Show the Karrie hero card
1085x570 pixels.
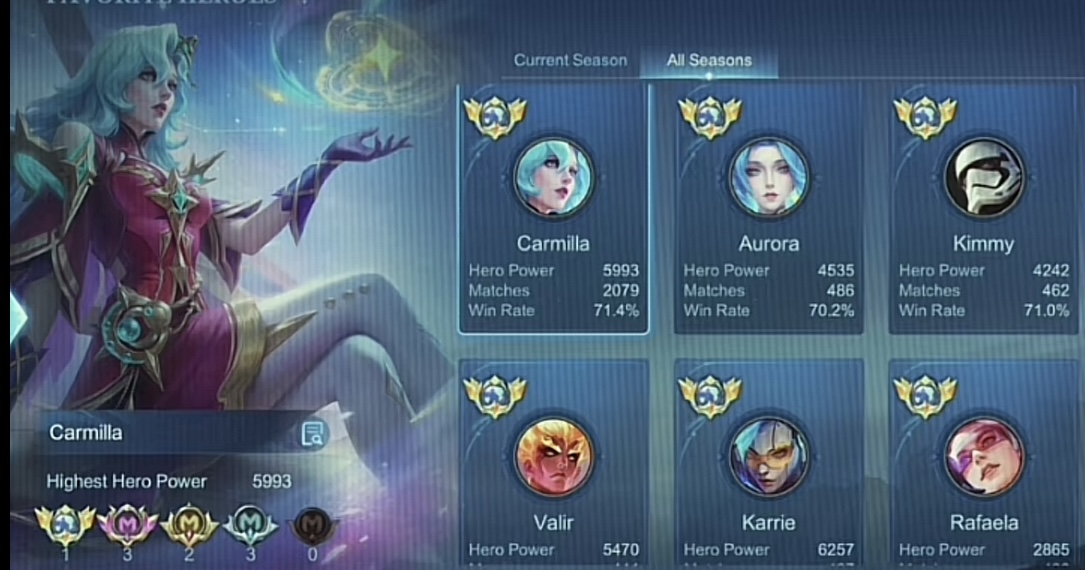(x=768, y=465)
